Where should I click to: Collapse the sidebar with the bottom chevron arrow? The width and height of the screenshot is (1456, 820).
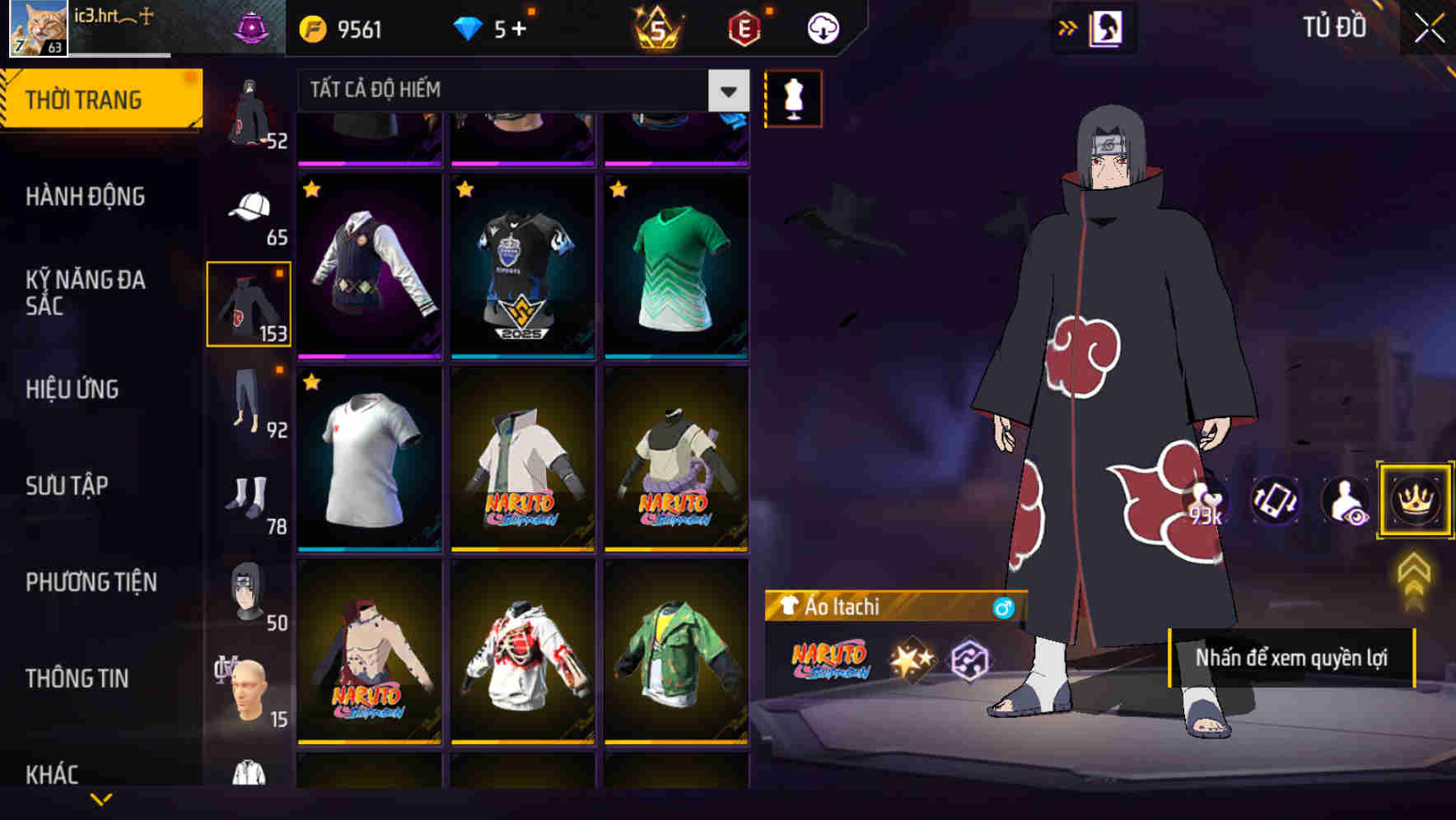[x=102, y=797]
